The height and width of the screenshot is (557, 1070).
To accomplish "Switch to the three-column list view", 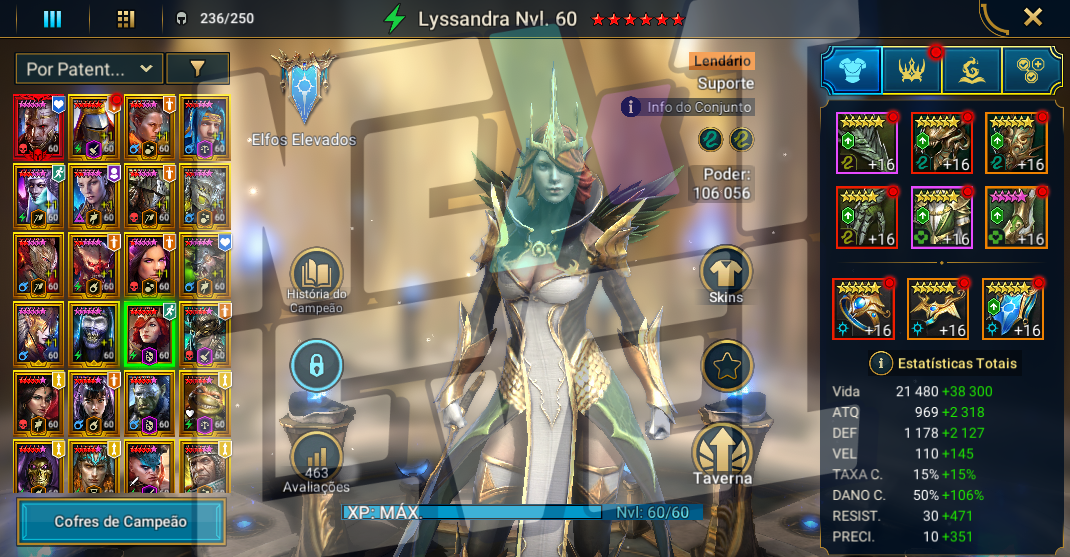I will [x=52, y=18].
